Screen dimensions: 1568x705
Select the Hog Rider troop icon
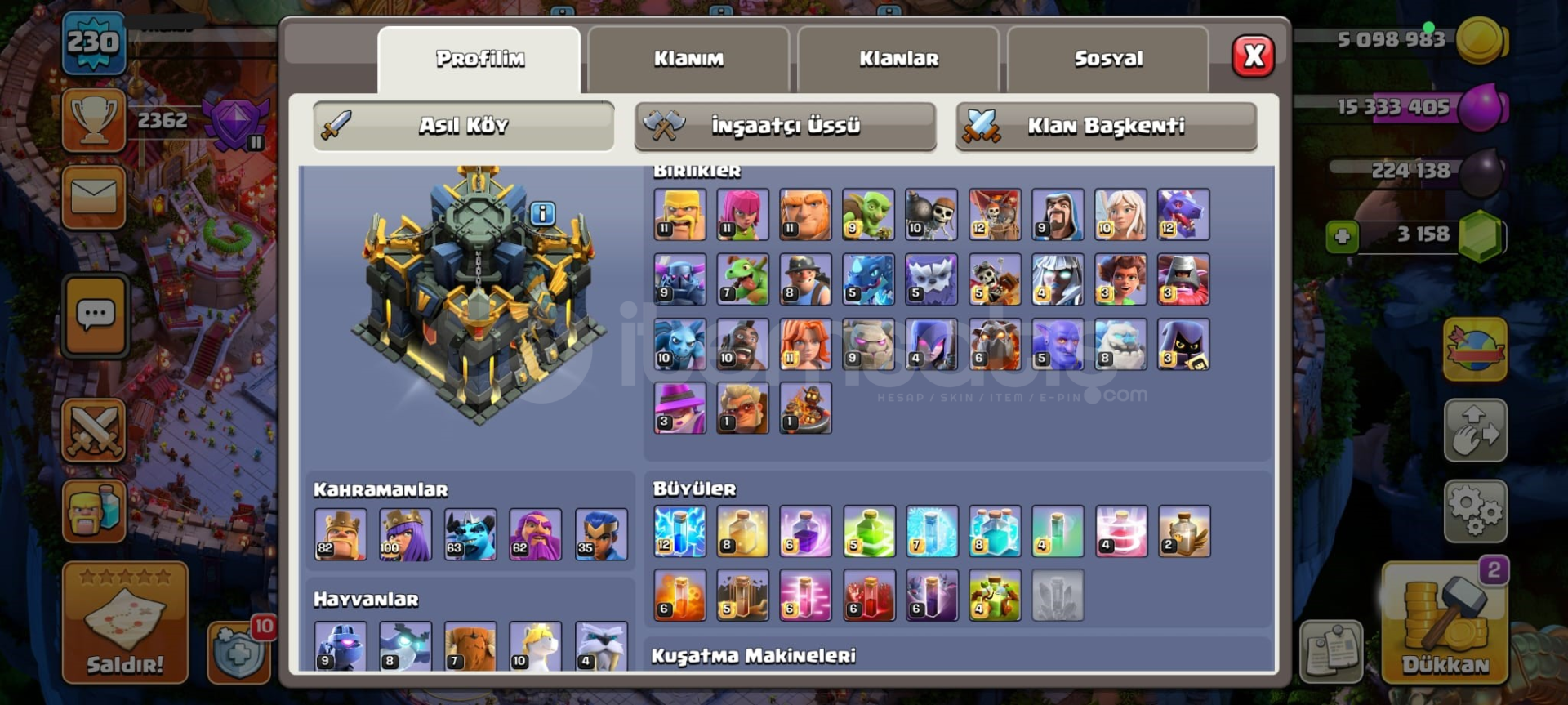[743, 344]
